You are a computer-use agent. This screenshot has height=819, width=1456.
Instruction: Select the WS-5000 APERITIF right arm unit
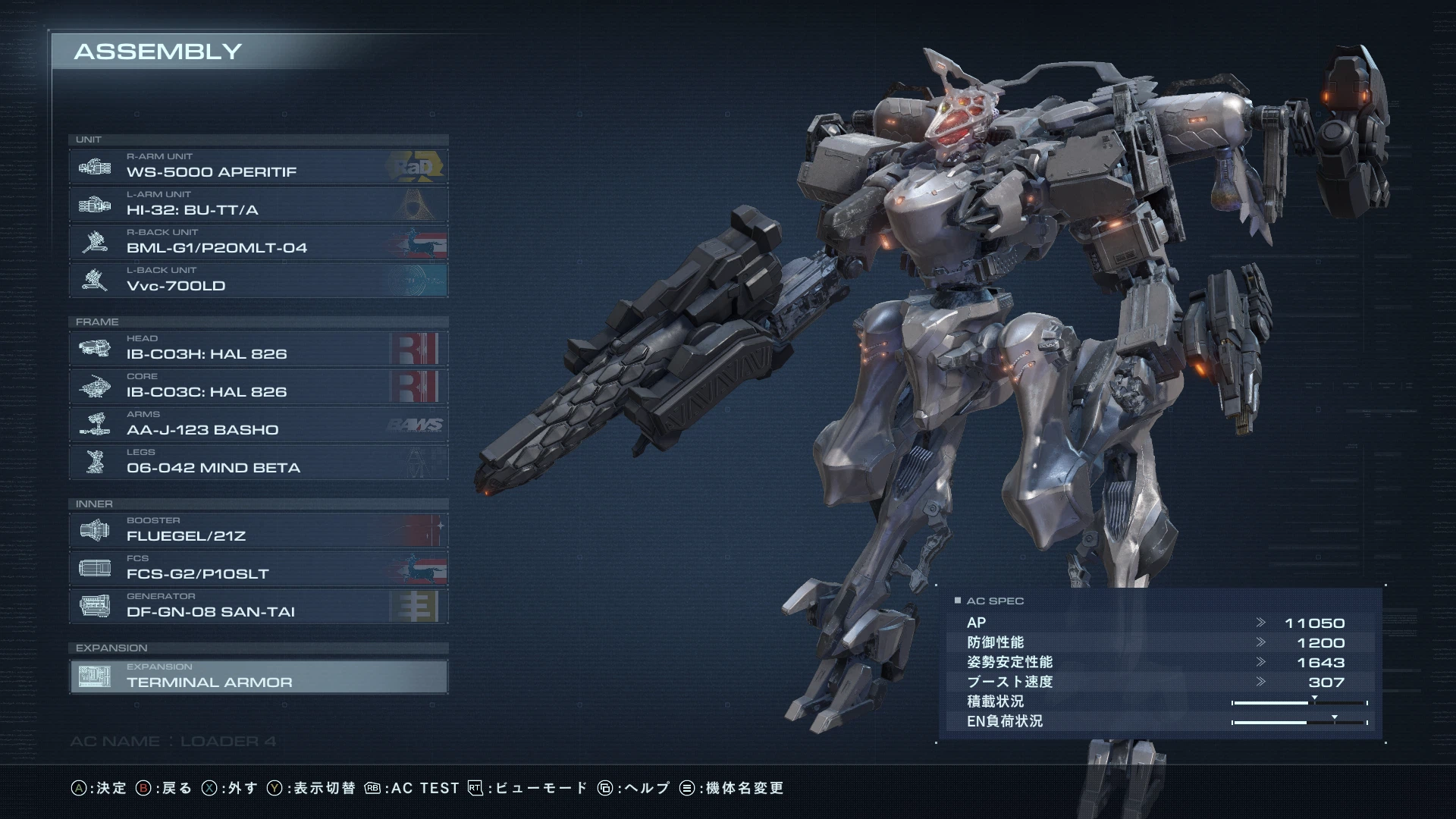(258, 167)
